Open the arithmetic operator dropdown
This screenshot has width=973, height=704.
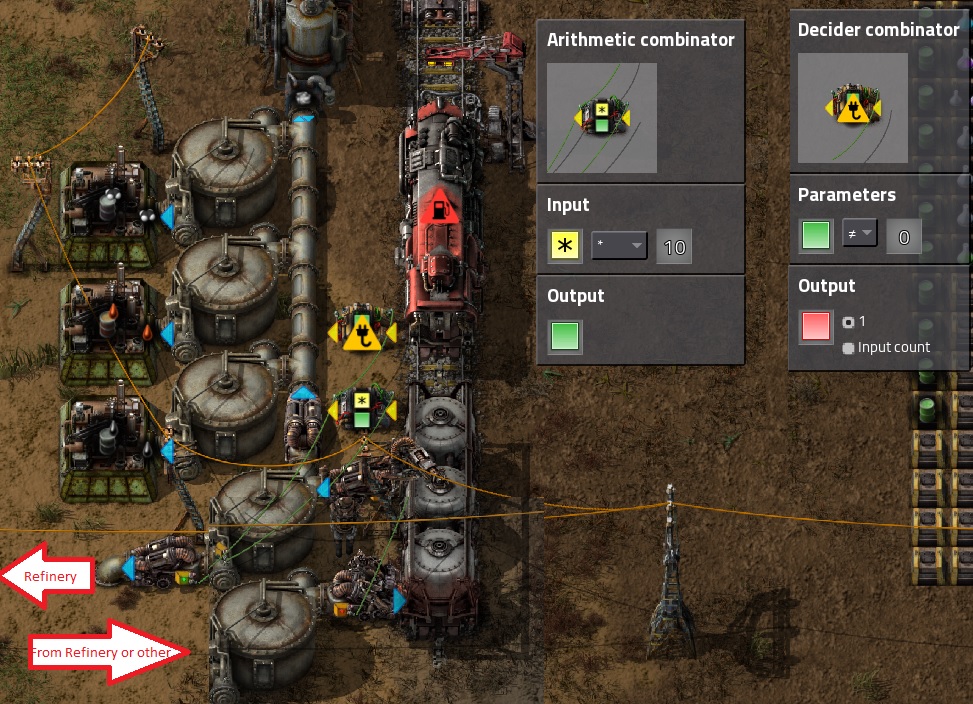point(619,246)
